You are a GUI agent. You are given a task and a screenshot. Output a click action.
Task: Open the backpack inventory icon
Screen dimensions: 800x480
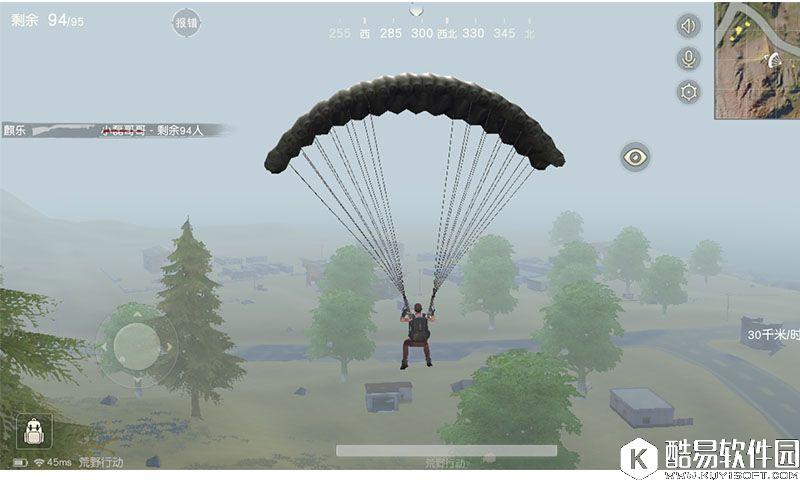[35, 431]
